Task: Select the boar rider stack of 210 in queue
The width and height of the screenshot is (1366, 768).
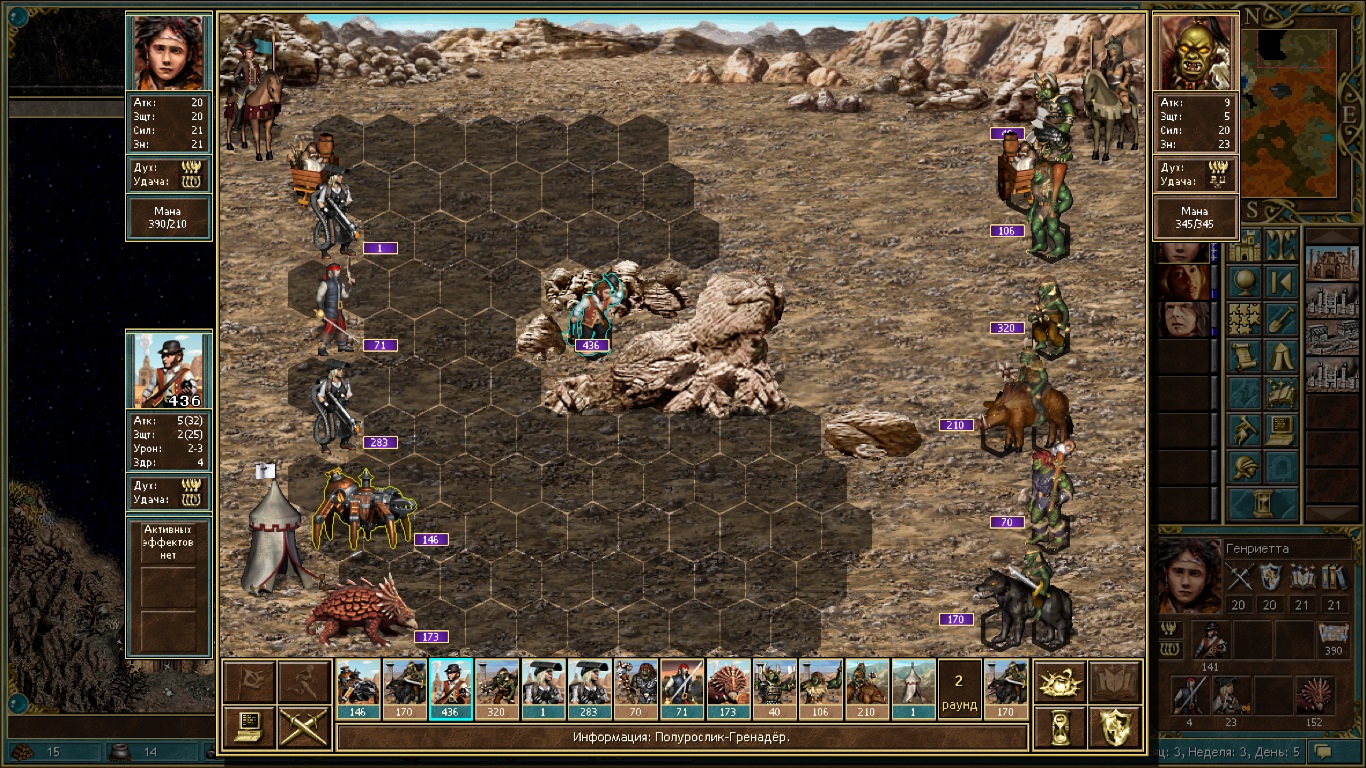Action: (867, 688)
